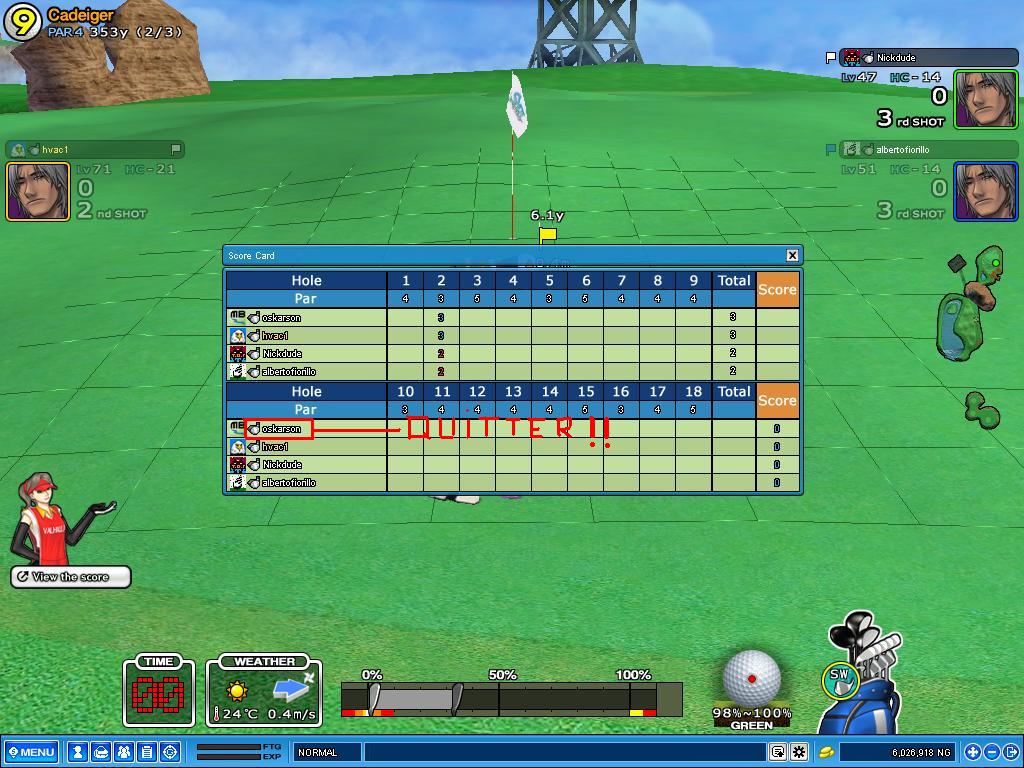The width and height of the screenshot is (1024, 768).
Task: Select the SW club icon
Action: 840,679
